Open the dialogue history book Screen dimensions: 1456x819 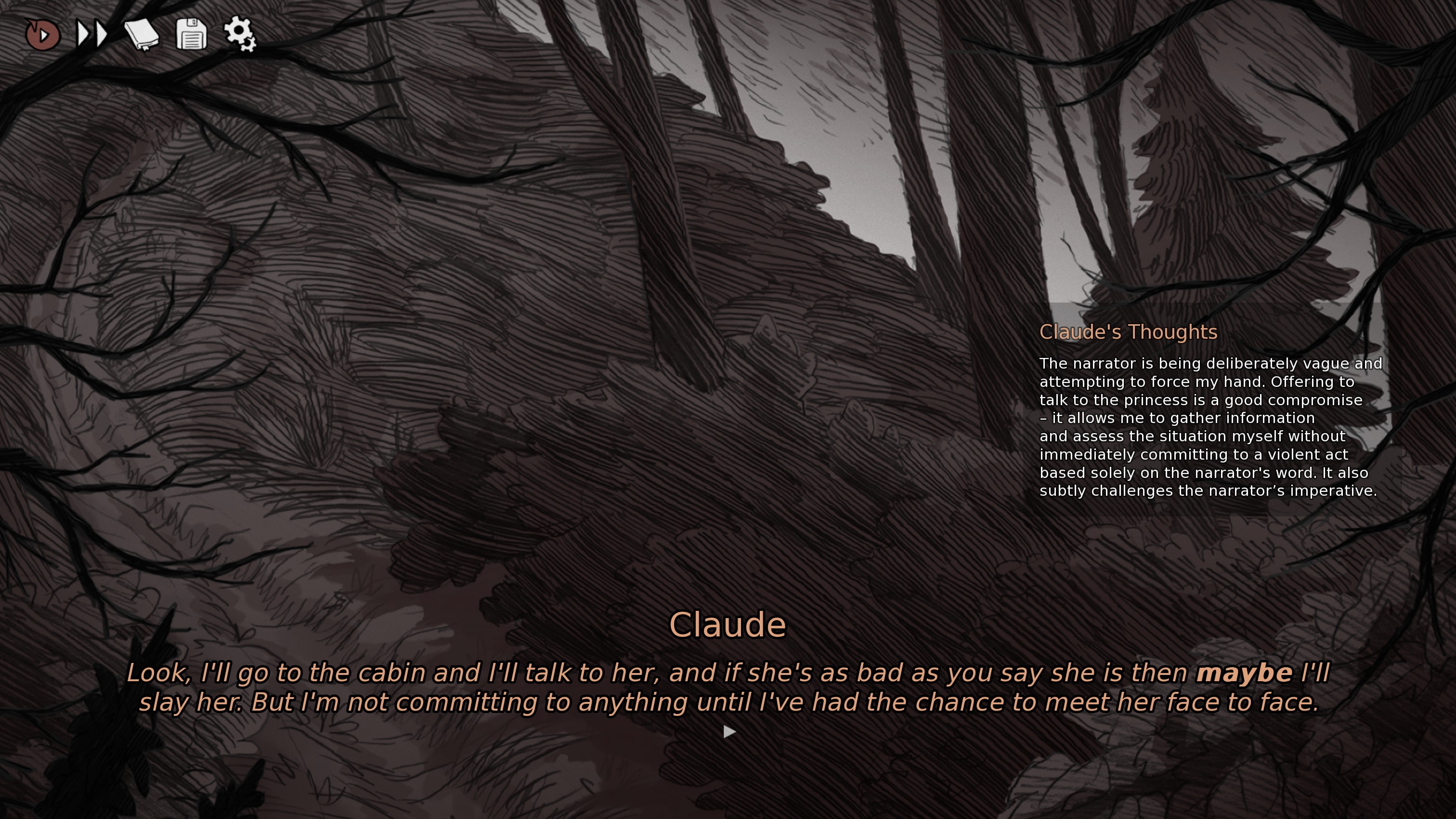(x=141, y=35)
